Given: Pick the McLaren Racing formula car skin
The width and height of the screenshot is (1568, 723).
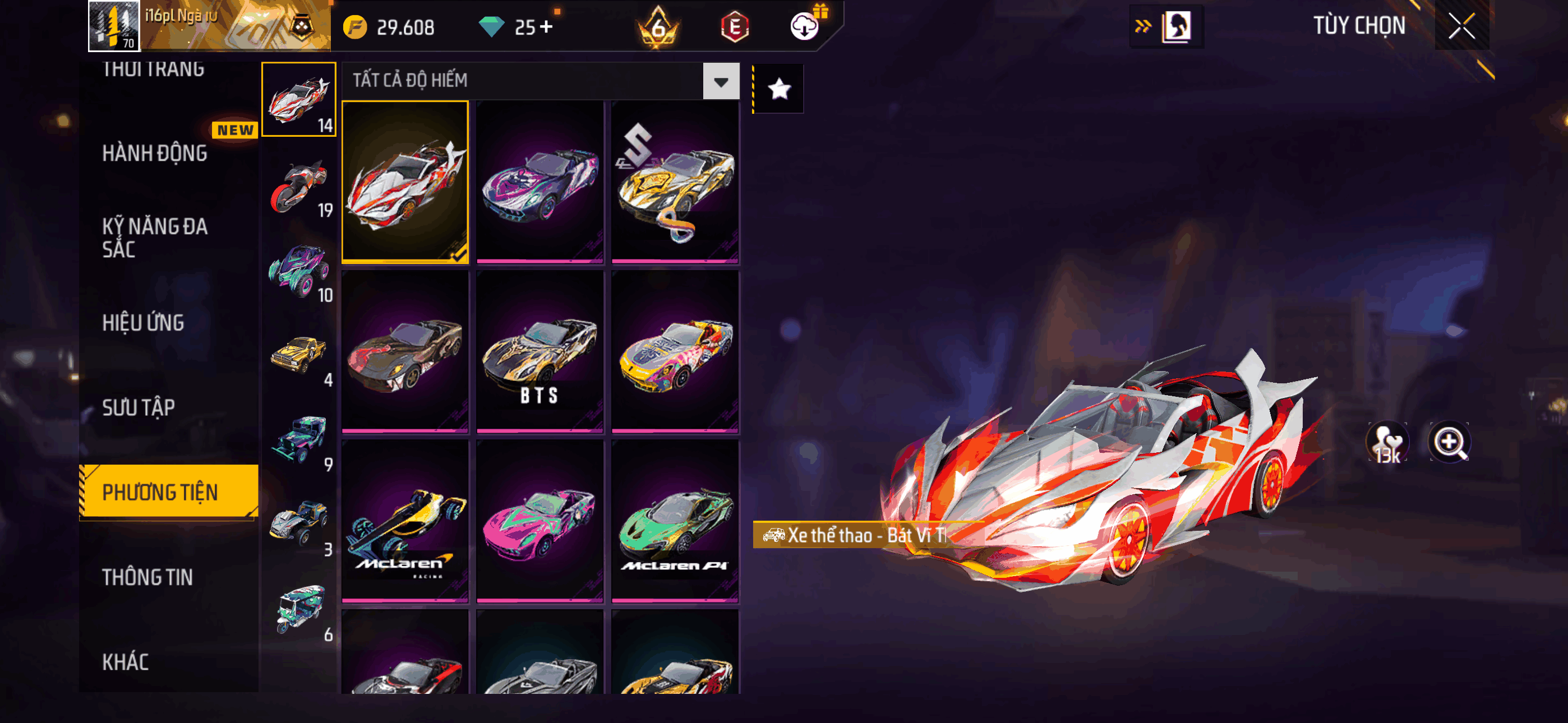Looking at the screenshot, I should click(405, 522).
